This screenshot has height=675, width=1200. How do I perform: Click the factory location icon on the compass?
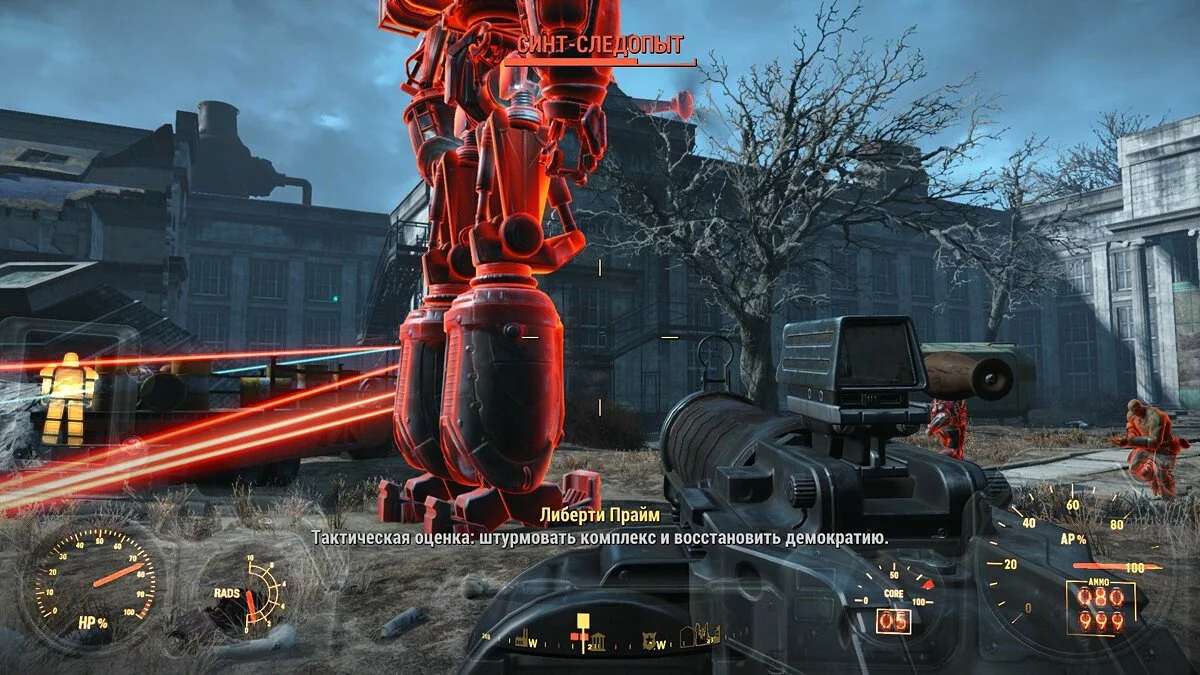tap(520, 636)
